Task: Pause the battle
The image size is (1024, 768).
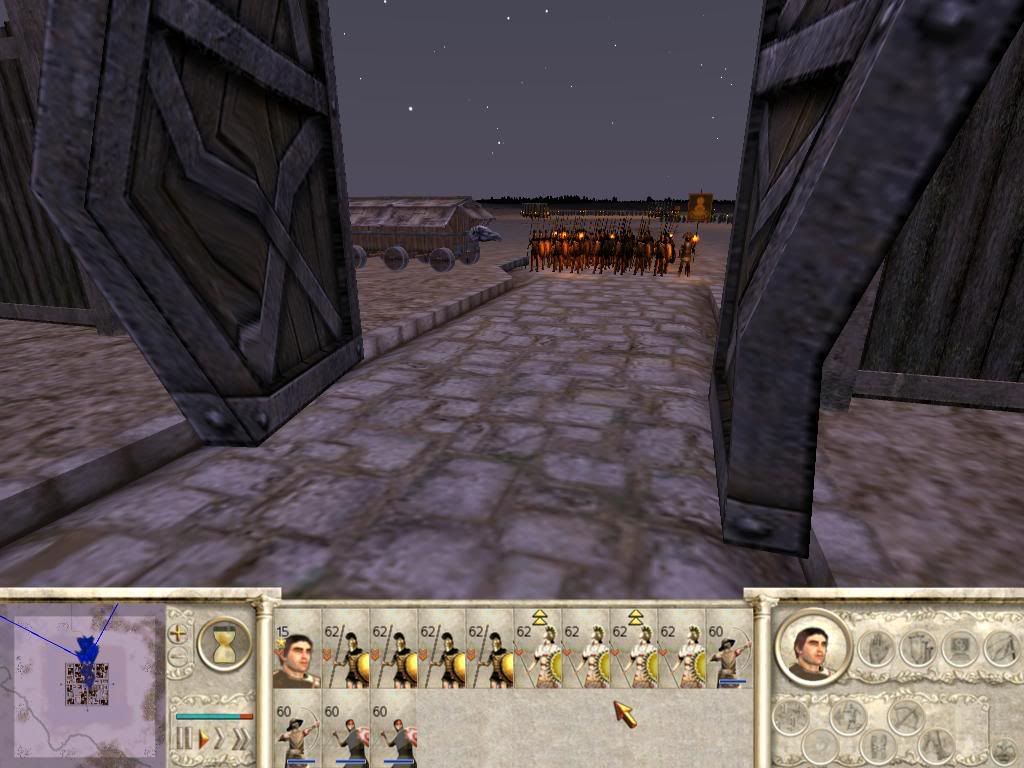Action: point(184,739)
